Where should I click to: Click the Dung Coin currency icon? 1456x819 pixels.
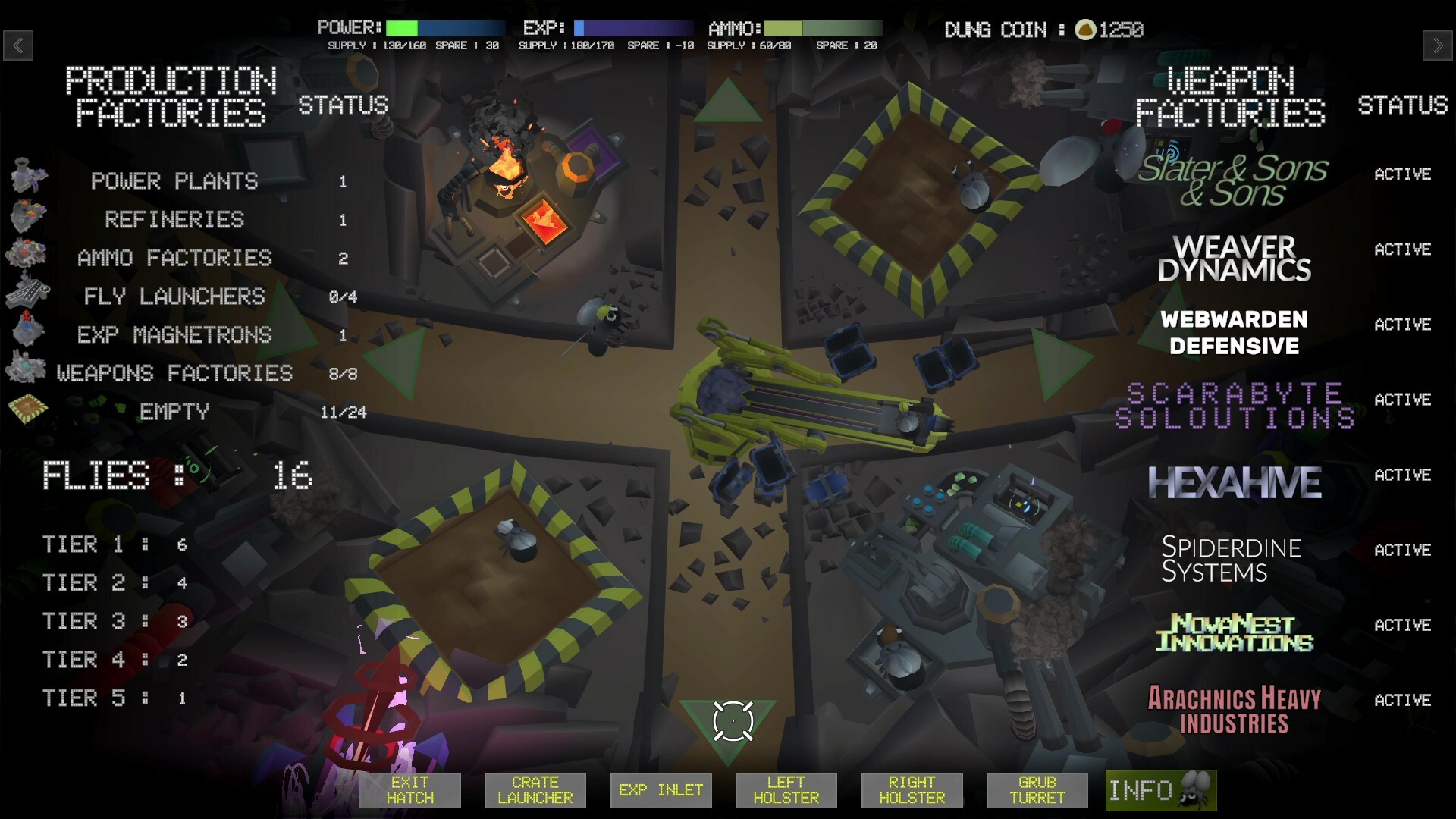[x=1085, y=30]
